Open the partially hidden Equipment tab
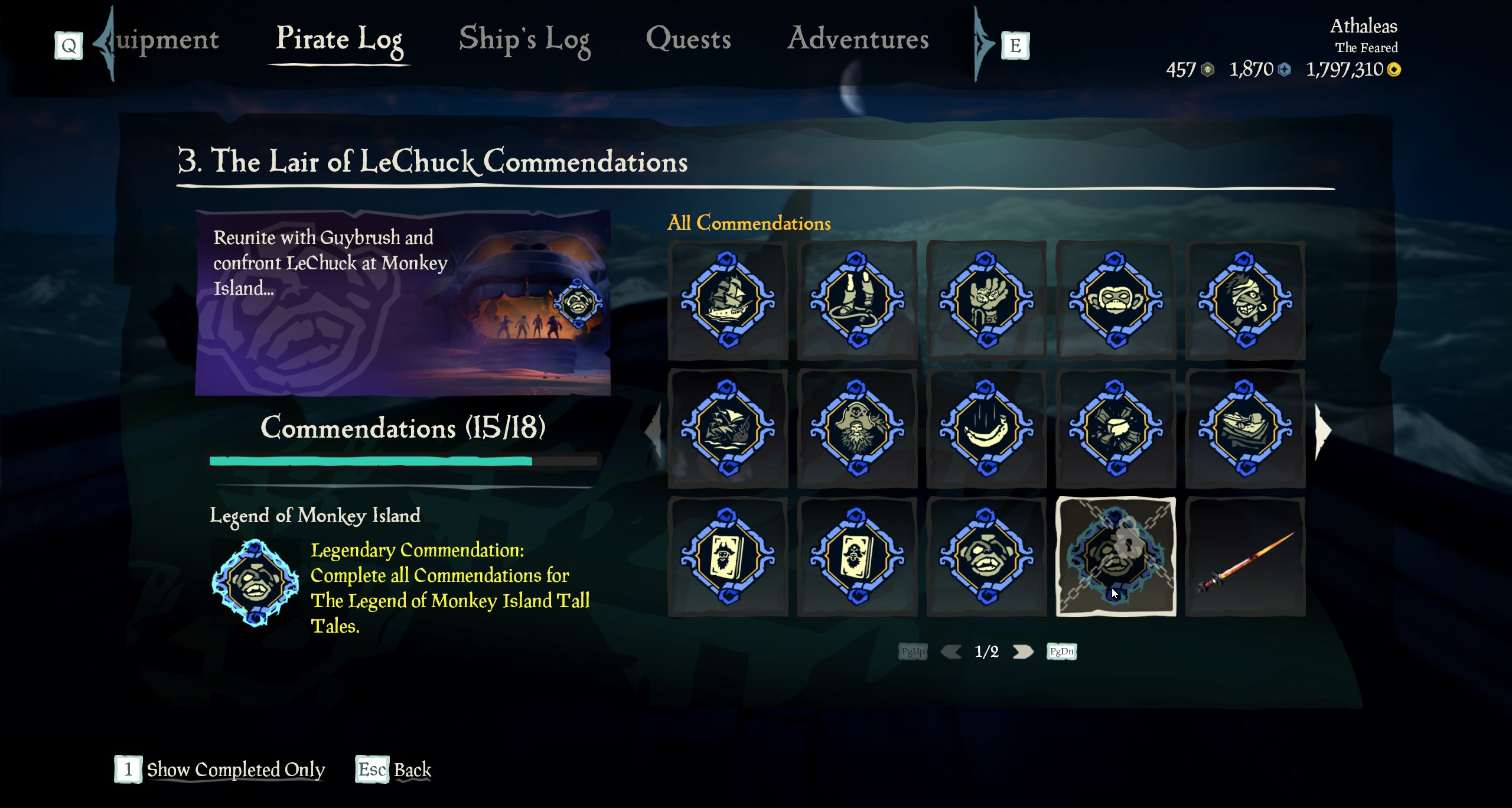This screenshot has height=808, width=1512. [167, 40]
